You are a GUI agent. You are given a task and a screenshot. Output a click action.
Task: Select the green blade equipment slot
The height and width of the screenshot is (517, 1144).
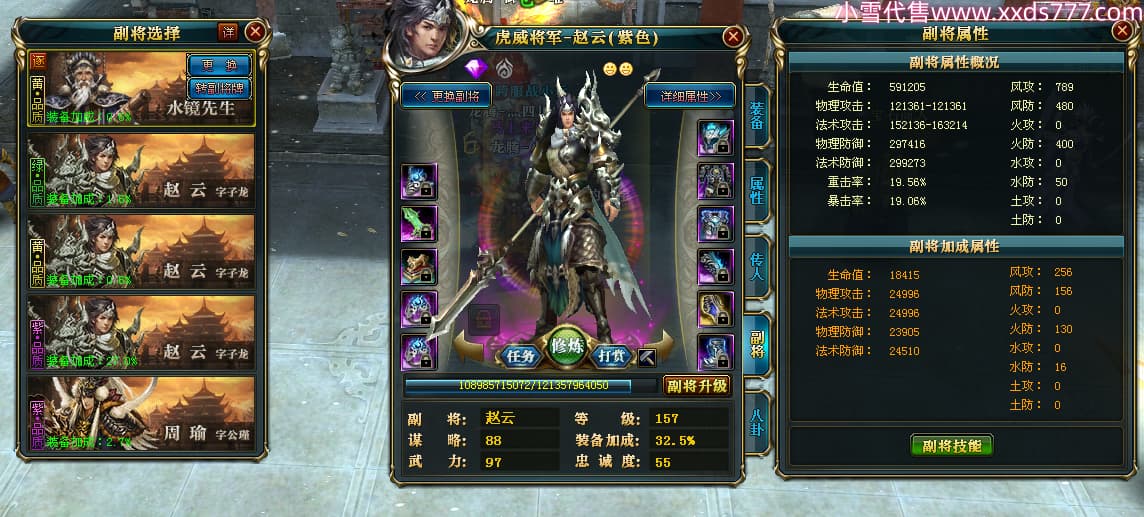(419, 223)
